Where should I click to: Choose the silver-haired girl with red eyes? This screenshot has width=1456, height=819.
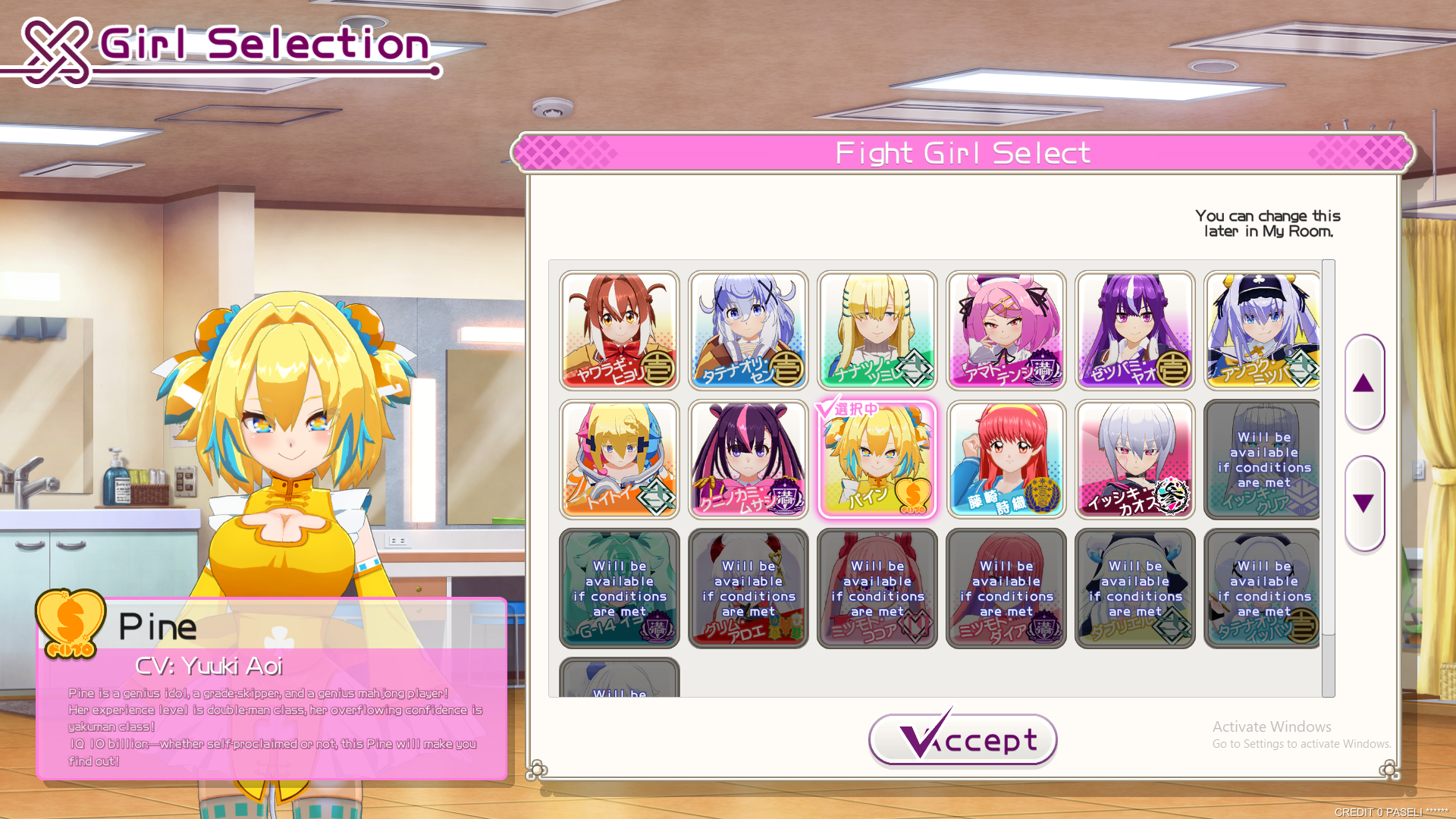pos(1135,460)
